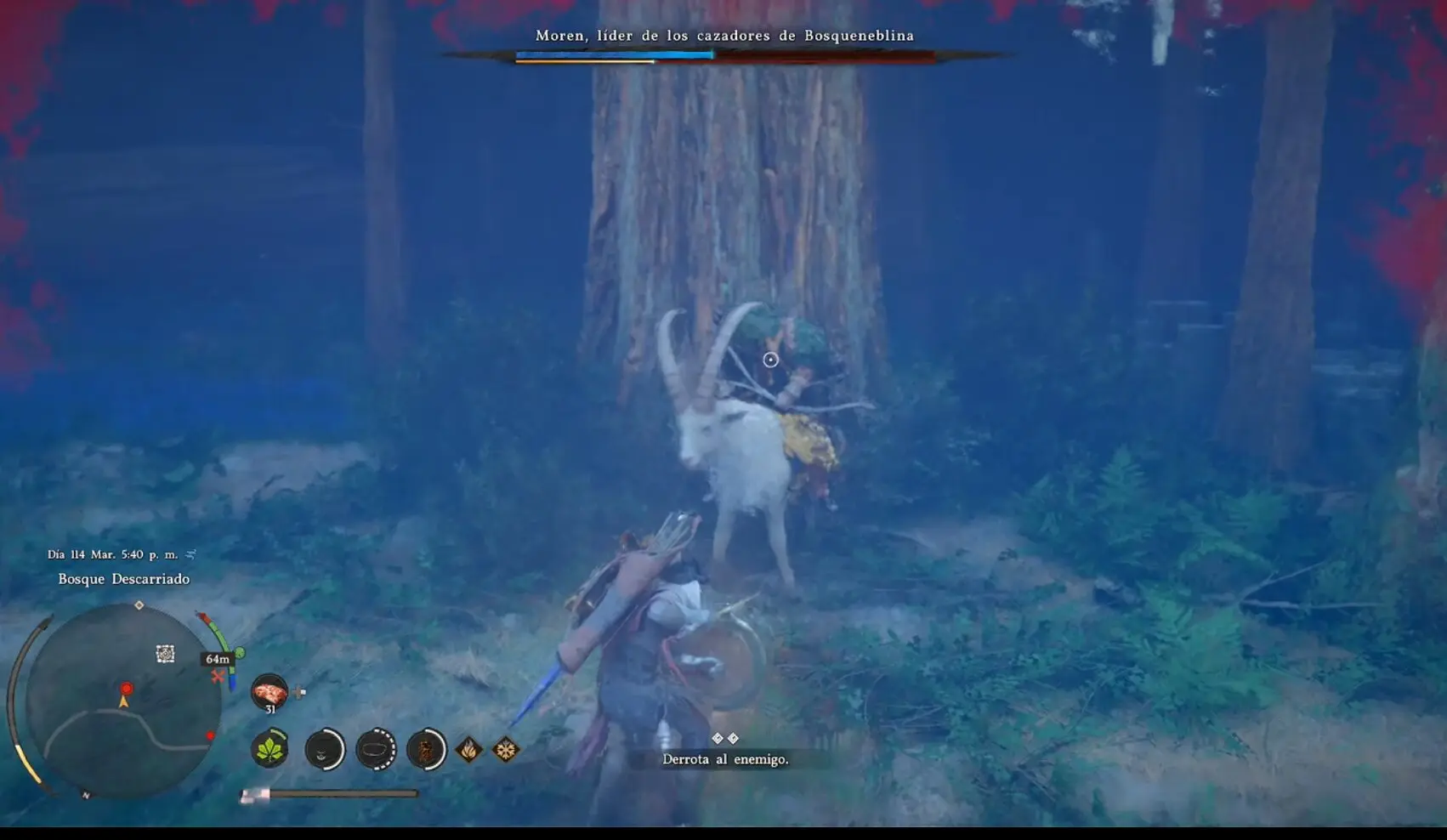Click the red X marker by the minimap
1447x840 pixels.
click(x=218, y=677)
